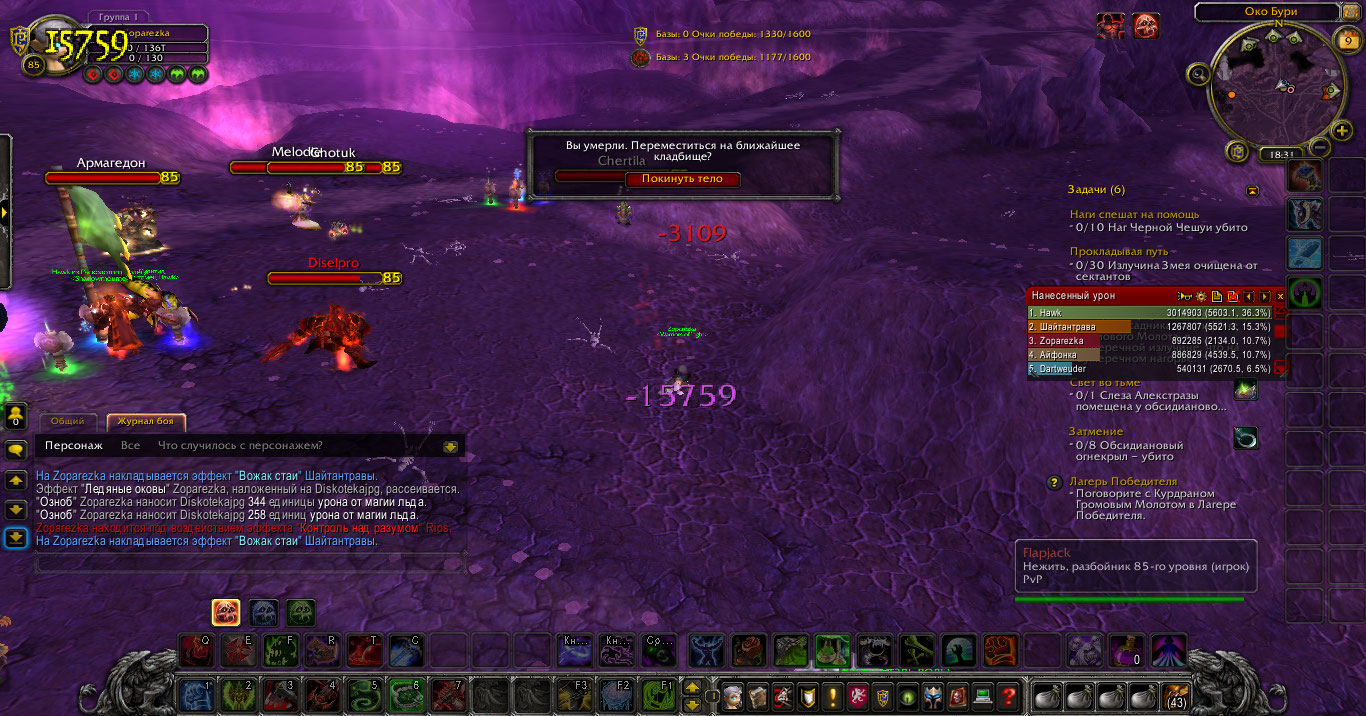This screenshot has height=716, width=1366.
Task: Close the damage meter window
Action: [x=1280, y=296]
